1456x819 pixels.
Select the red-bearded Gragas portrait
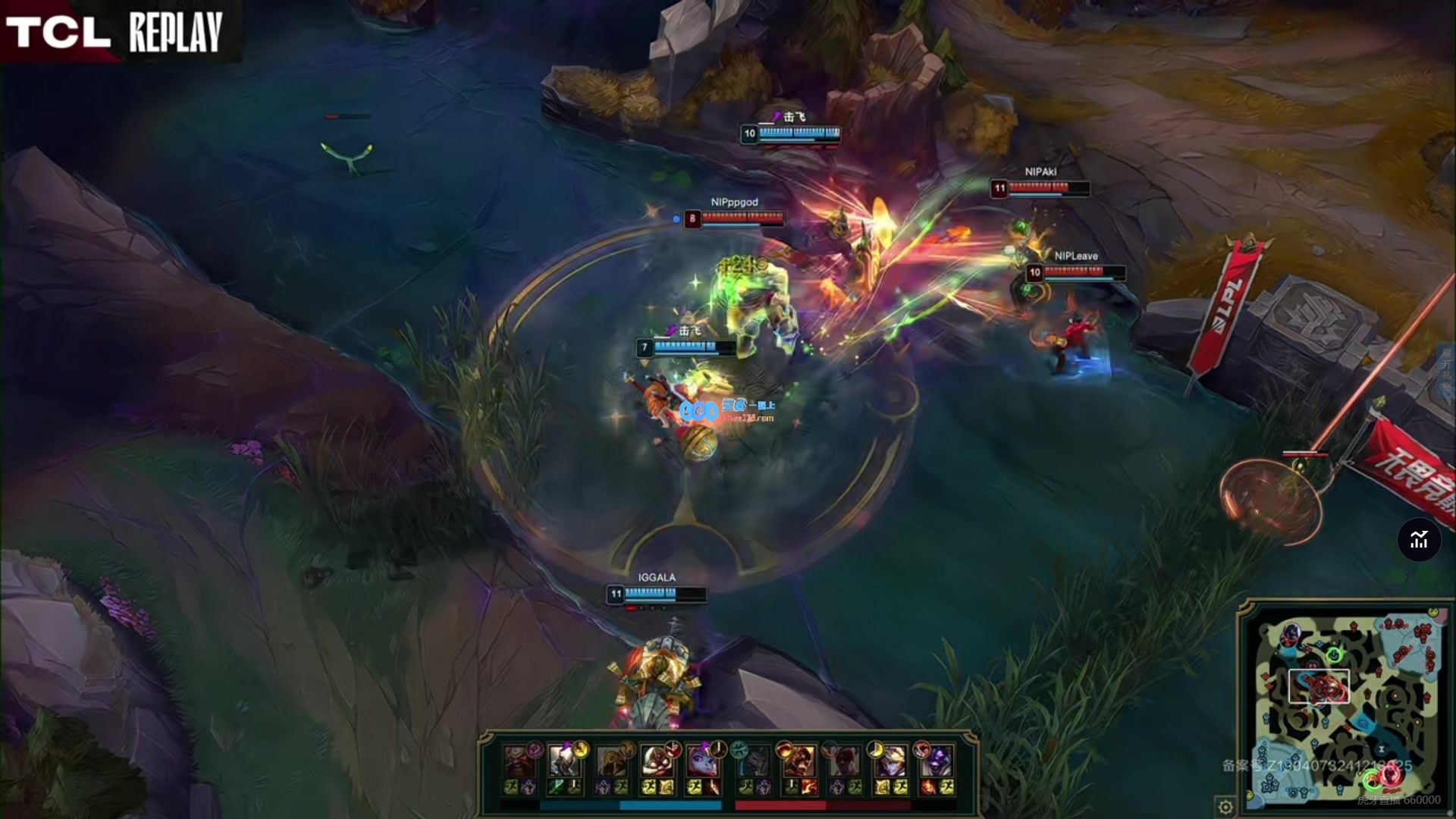tap(519, 761)
